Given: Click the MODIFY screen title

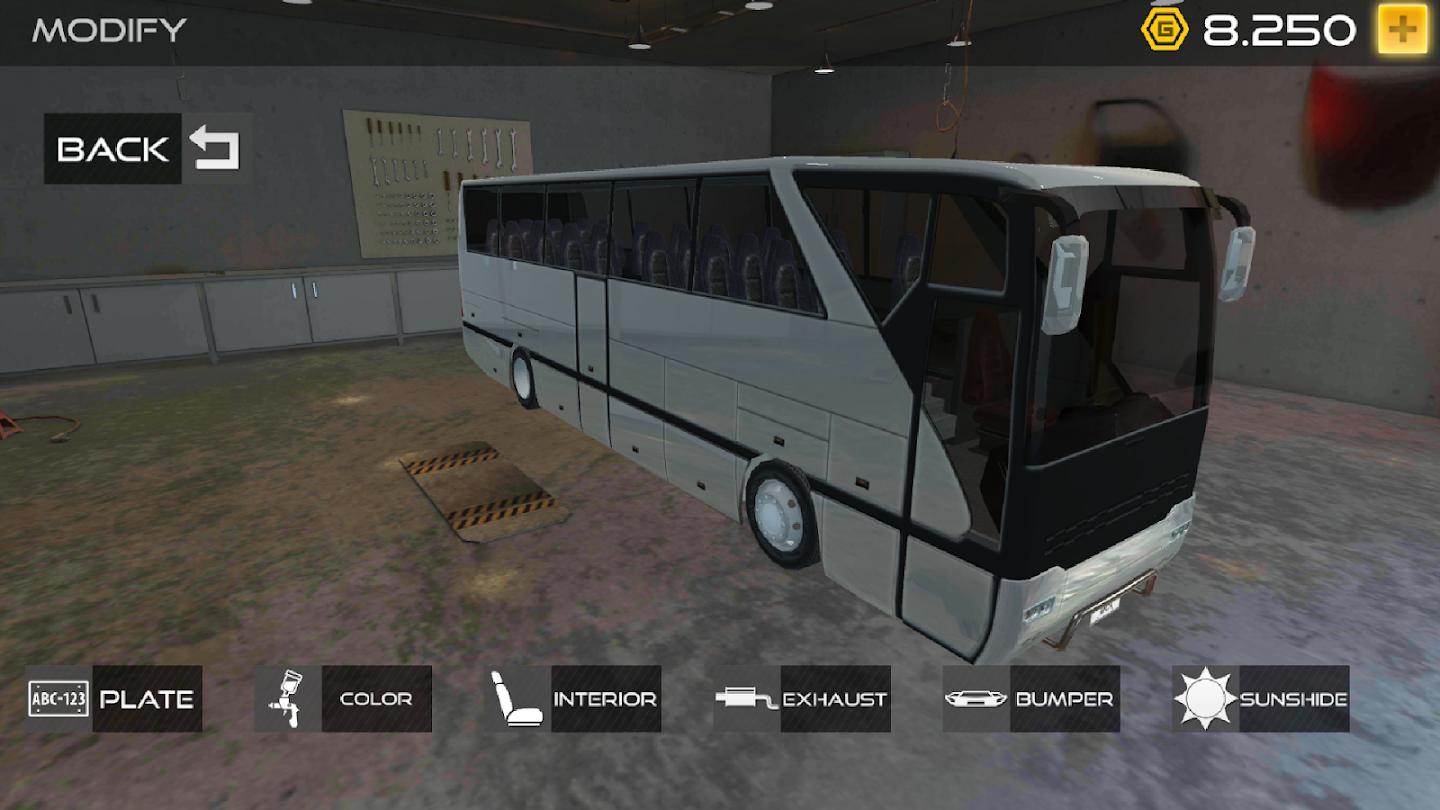Looking at the screenshot, I should tap(108, 30).
